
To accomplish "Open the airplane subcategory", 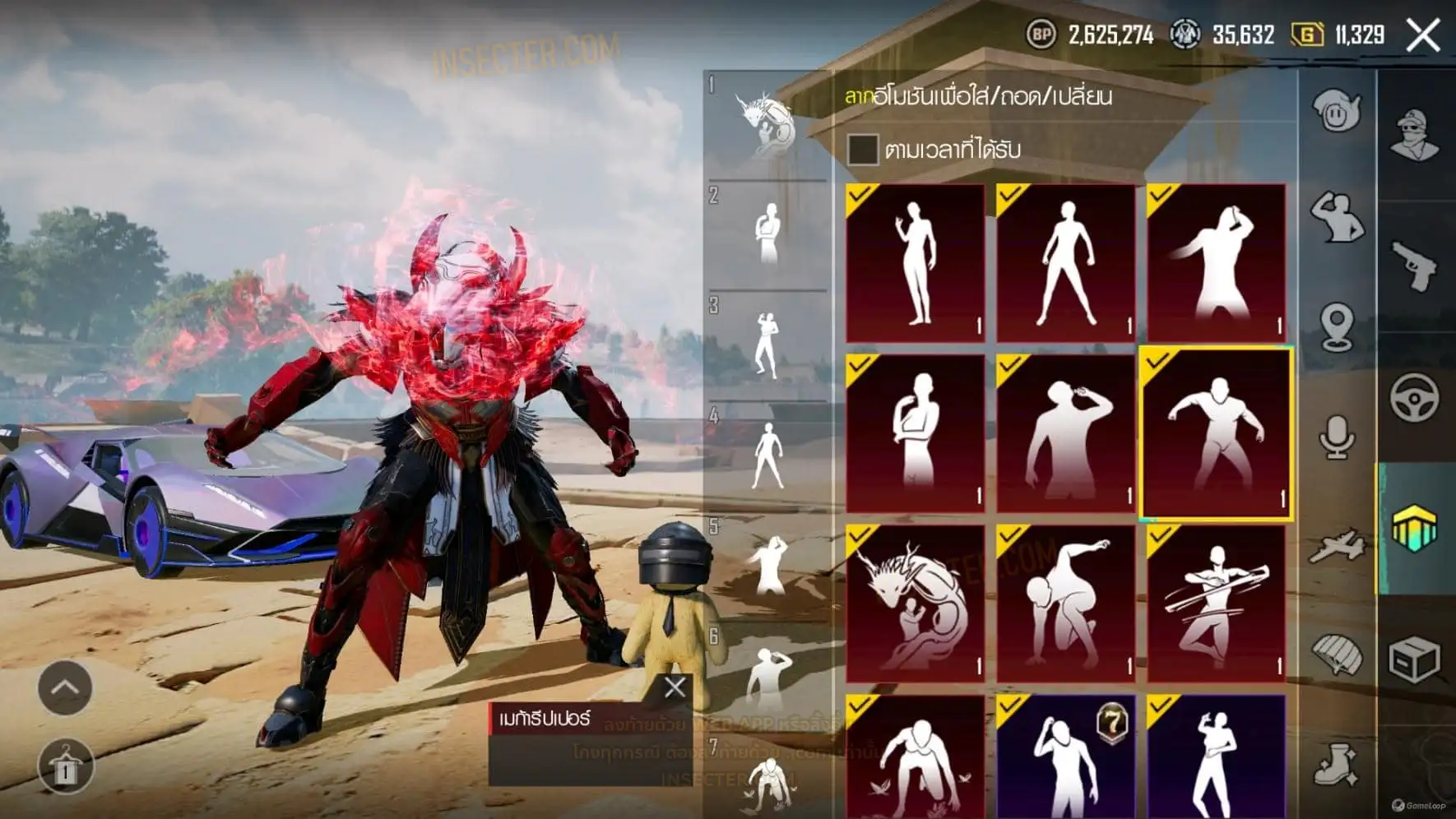I will [1336, 546].
